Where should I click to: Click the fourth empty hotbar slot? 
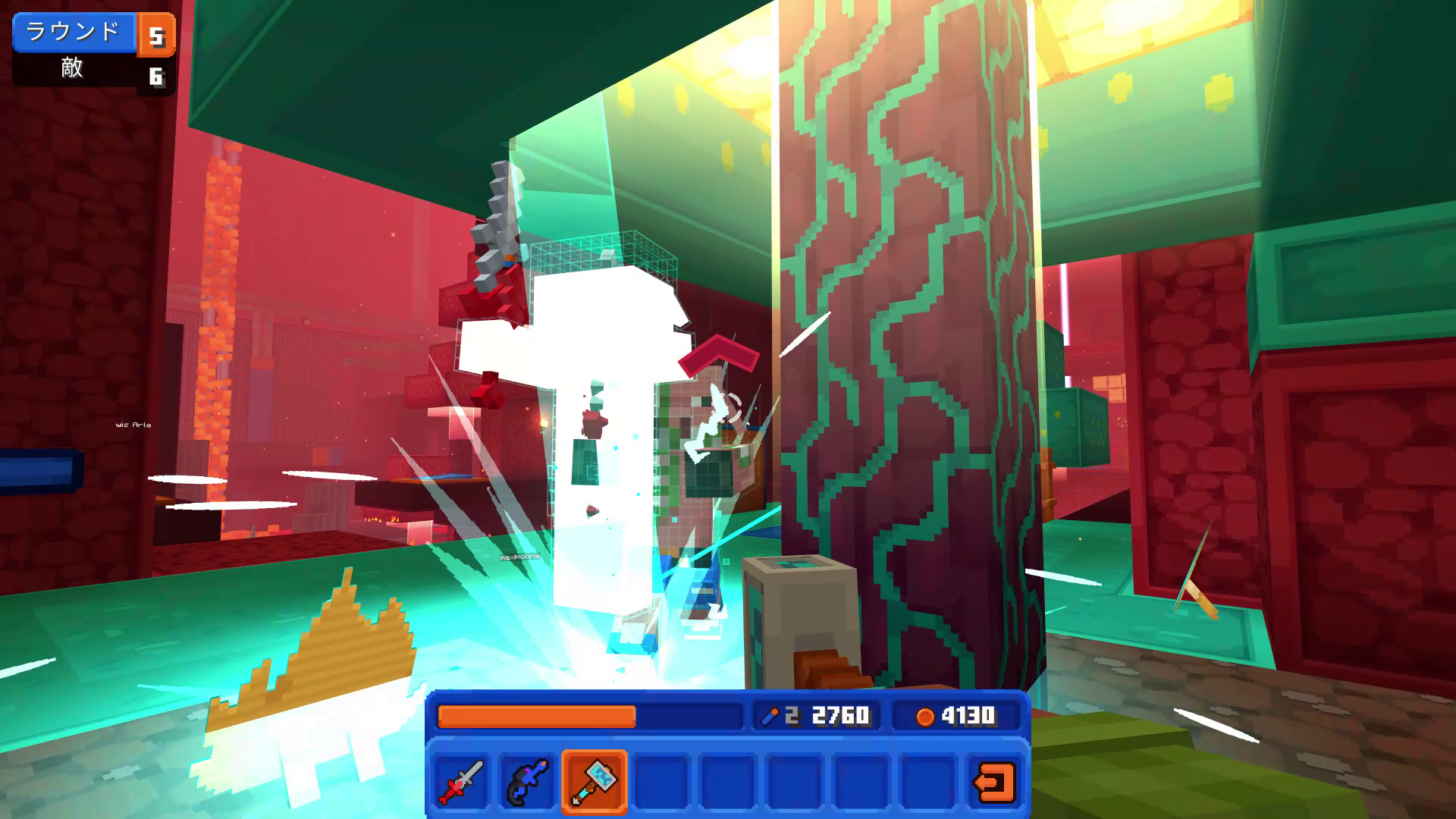(661, 780)
